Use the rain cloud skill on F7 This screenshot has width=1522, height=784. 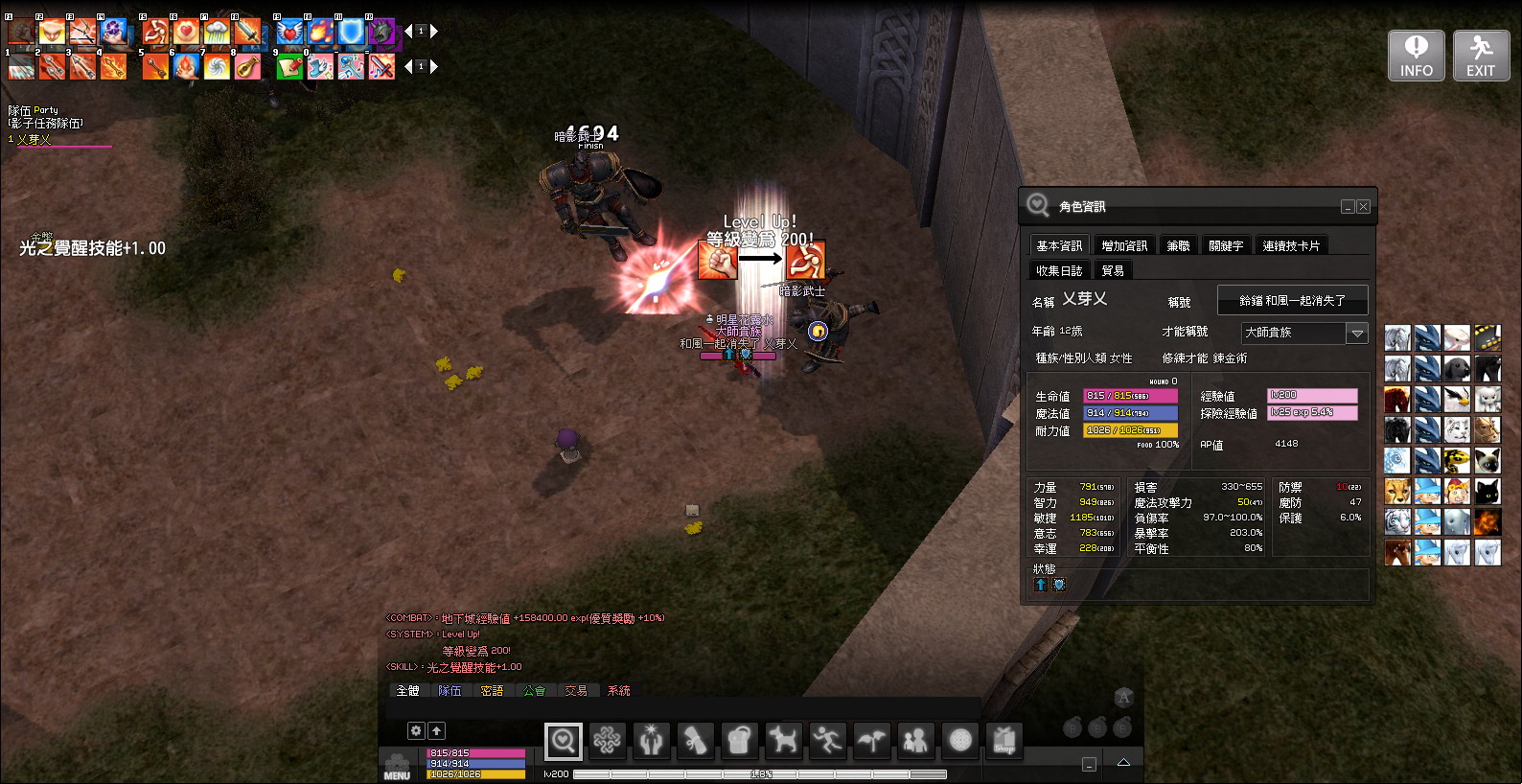tap(217, 33)
